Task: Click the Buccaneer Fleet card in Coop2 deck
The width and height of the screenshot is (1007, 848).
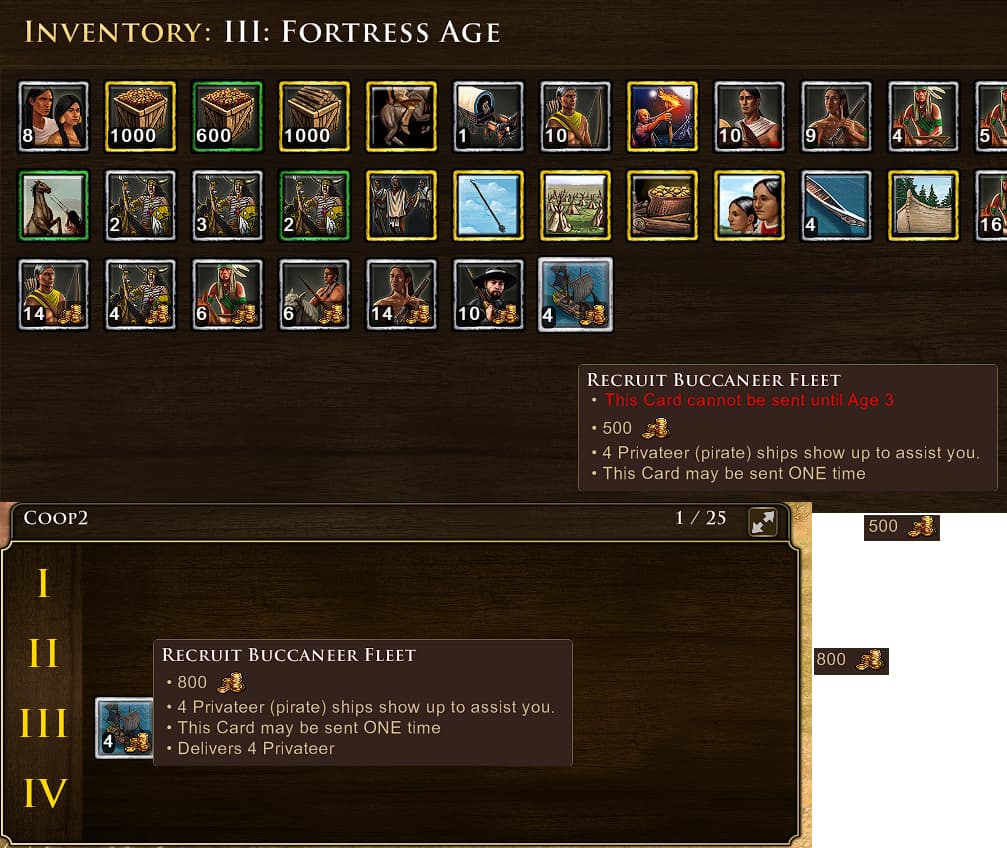Action: 125,728
